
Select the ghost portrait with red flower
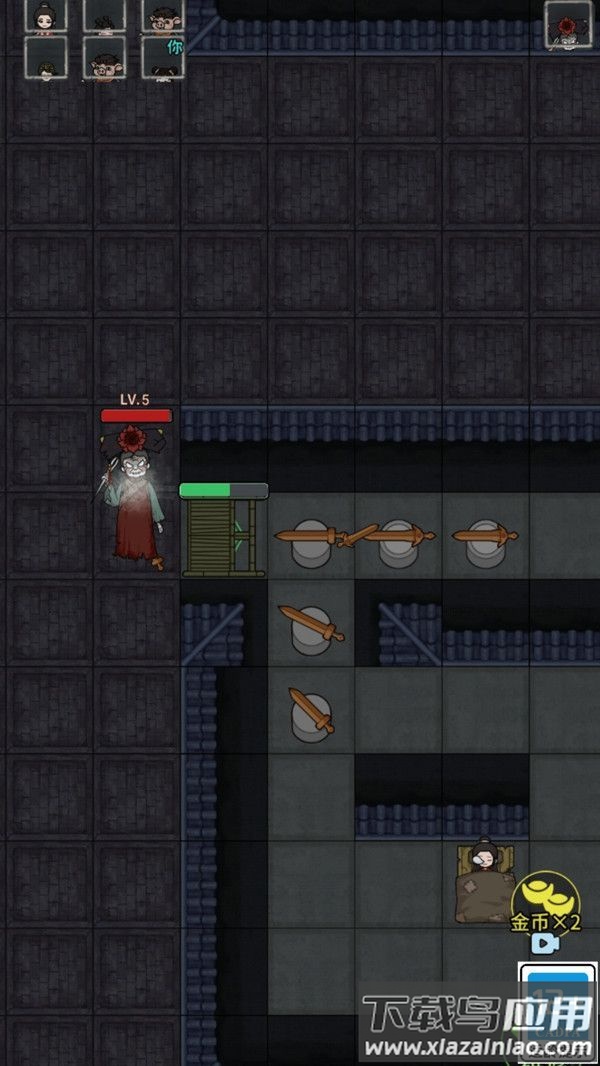pos(567,24)
